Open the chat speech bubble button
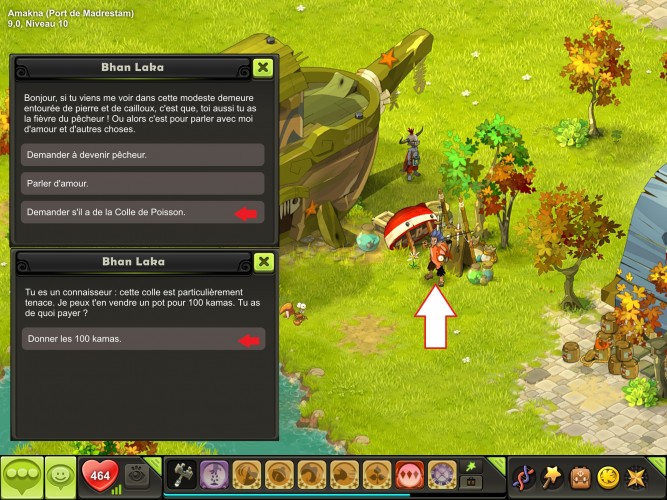 (22, 475)
